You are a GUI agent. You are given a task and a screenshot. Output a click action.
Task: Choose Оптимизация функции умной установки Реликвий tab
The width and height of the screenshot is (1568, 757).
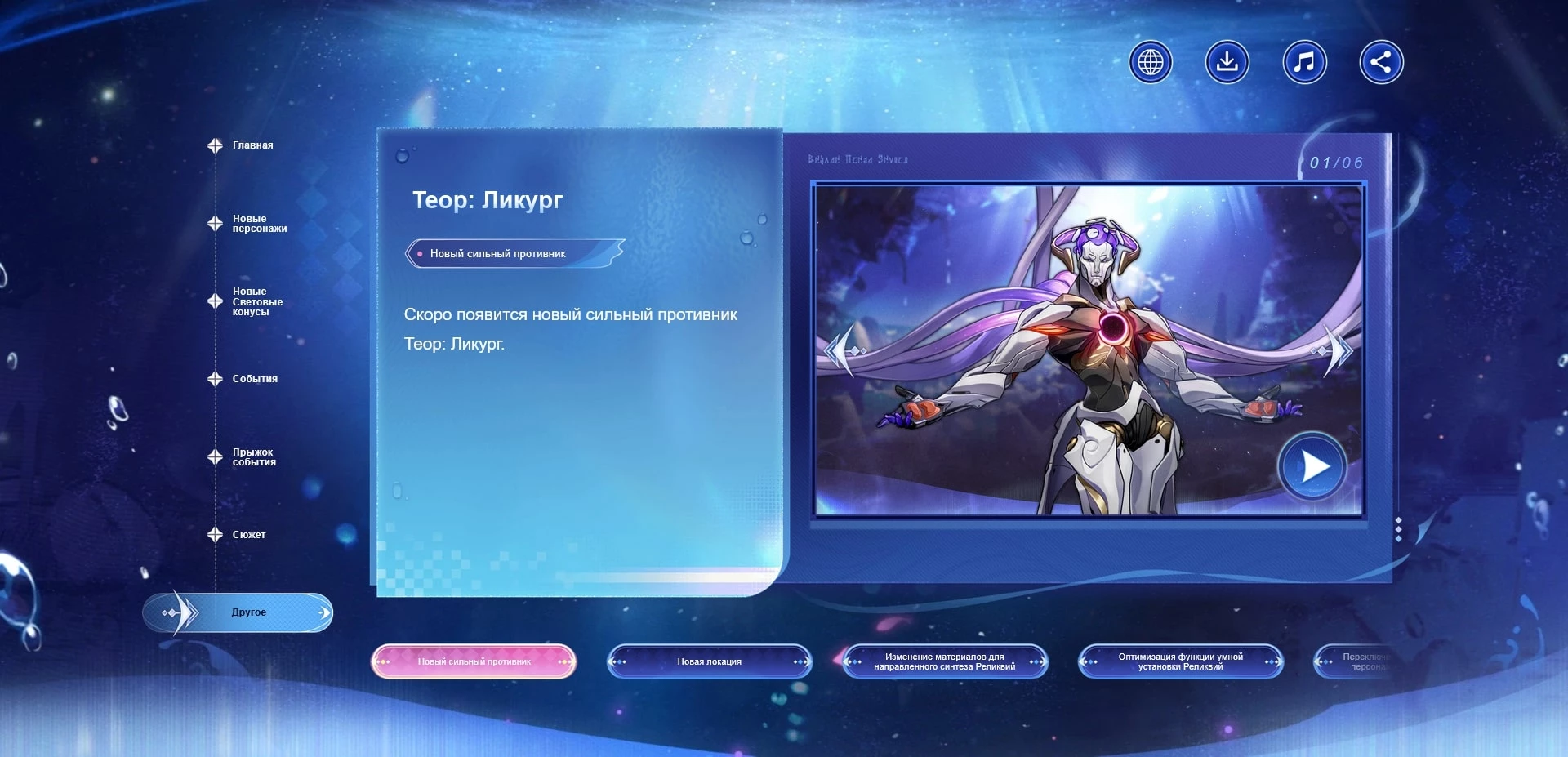click(x=1180, y=661)
